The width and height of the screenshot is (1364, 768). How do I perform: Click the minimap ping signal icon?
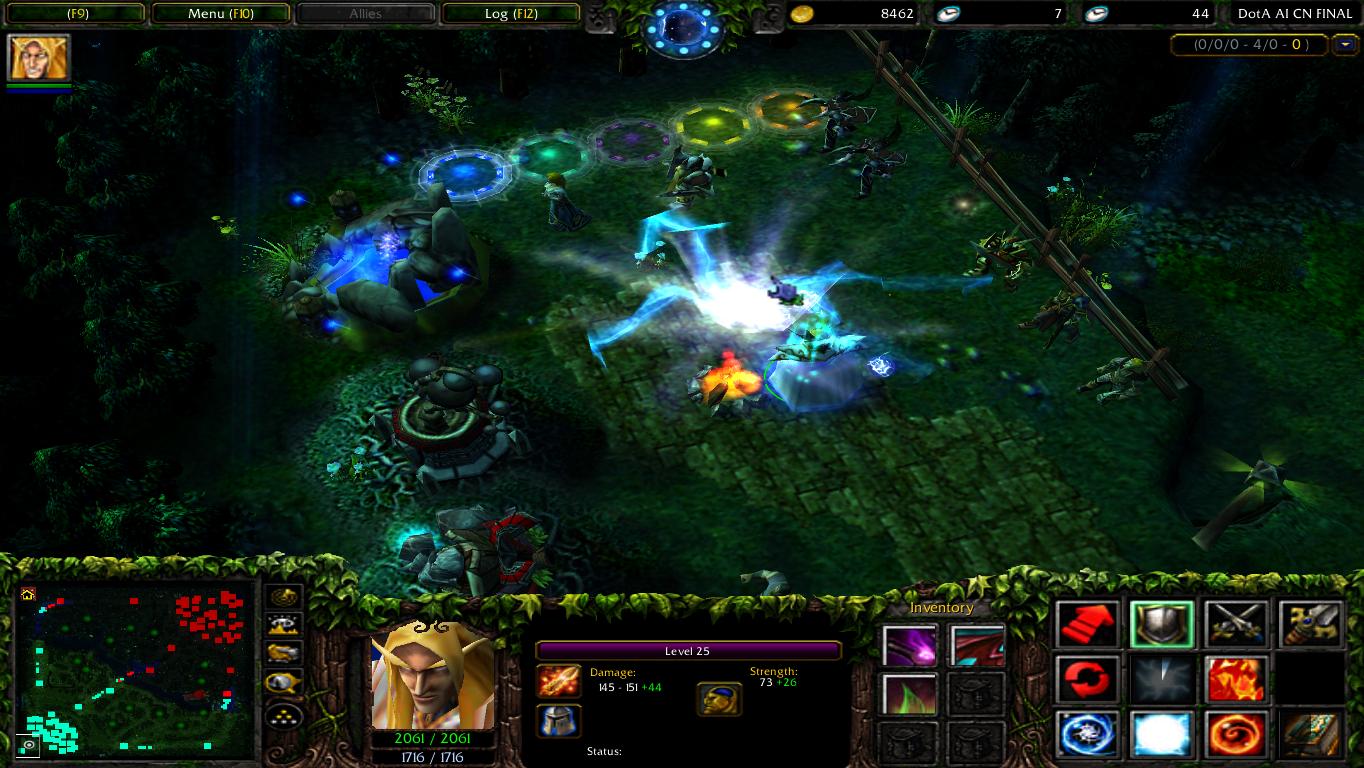coord(284,596)
